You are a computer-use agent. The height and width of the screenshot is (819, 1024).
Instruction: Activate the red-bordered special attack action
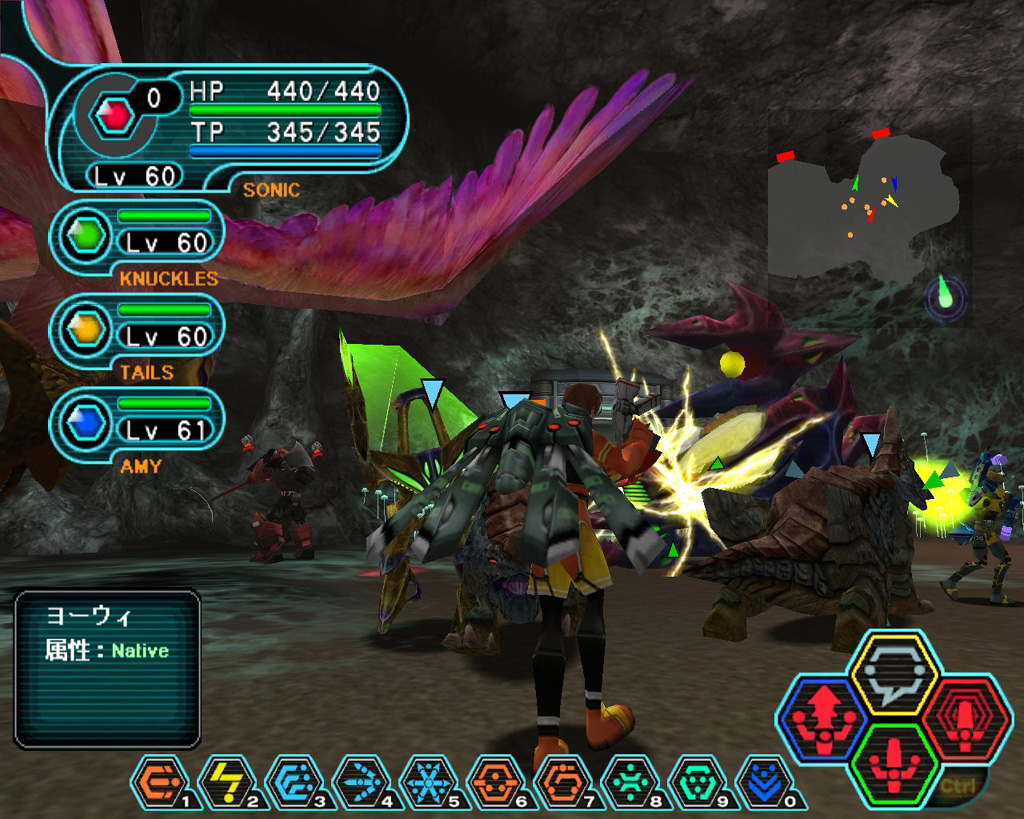(965, 720)
